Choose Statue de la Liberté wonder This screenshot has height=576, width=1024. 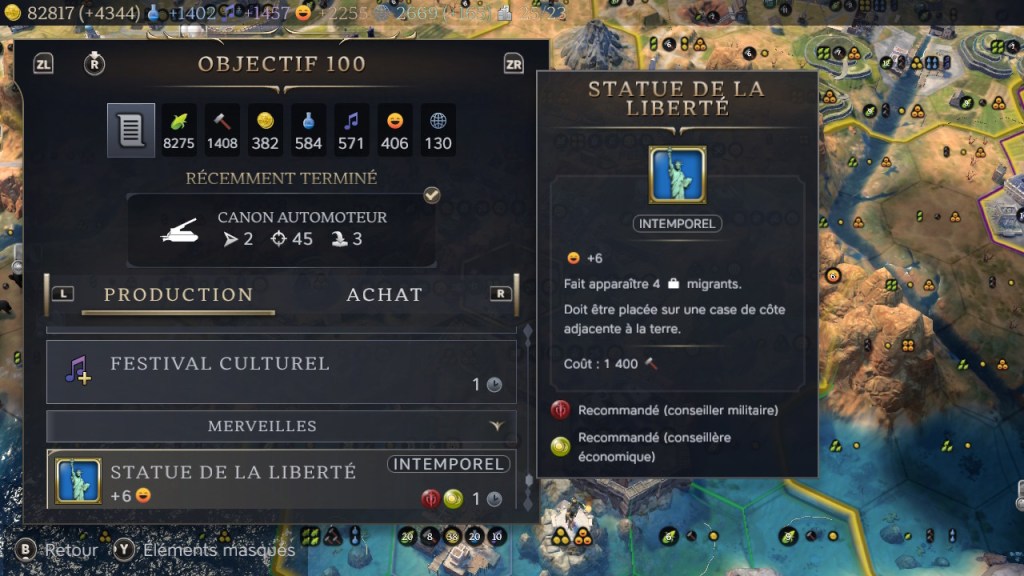[281, 481]
